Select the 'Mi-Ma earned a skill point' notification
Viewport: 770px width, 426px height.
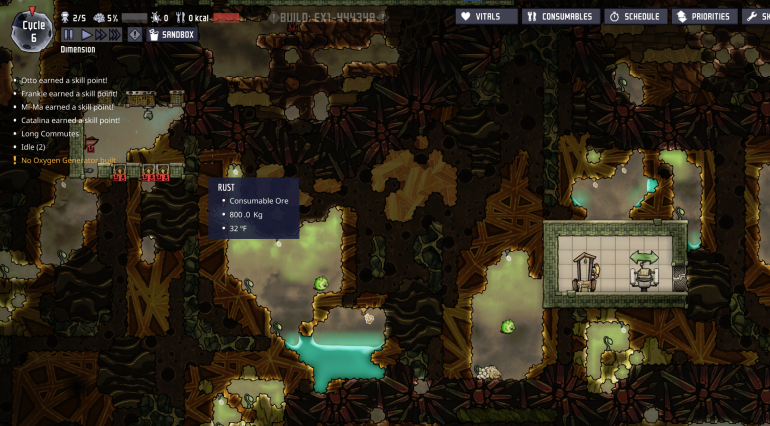click(x=67, y=106)
